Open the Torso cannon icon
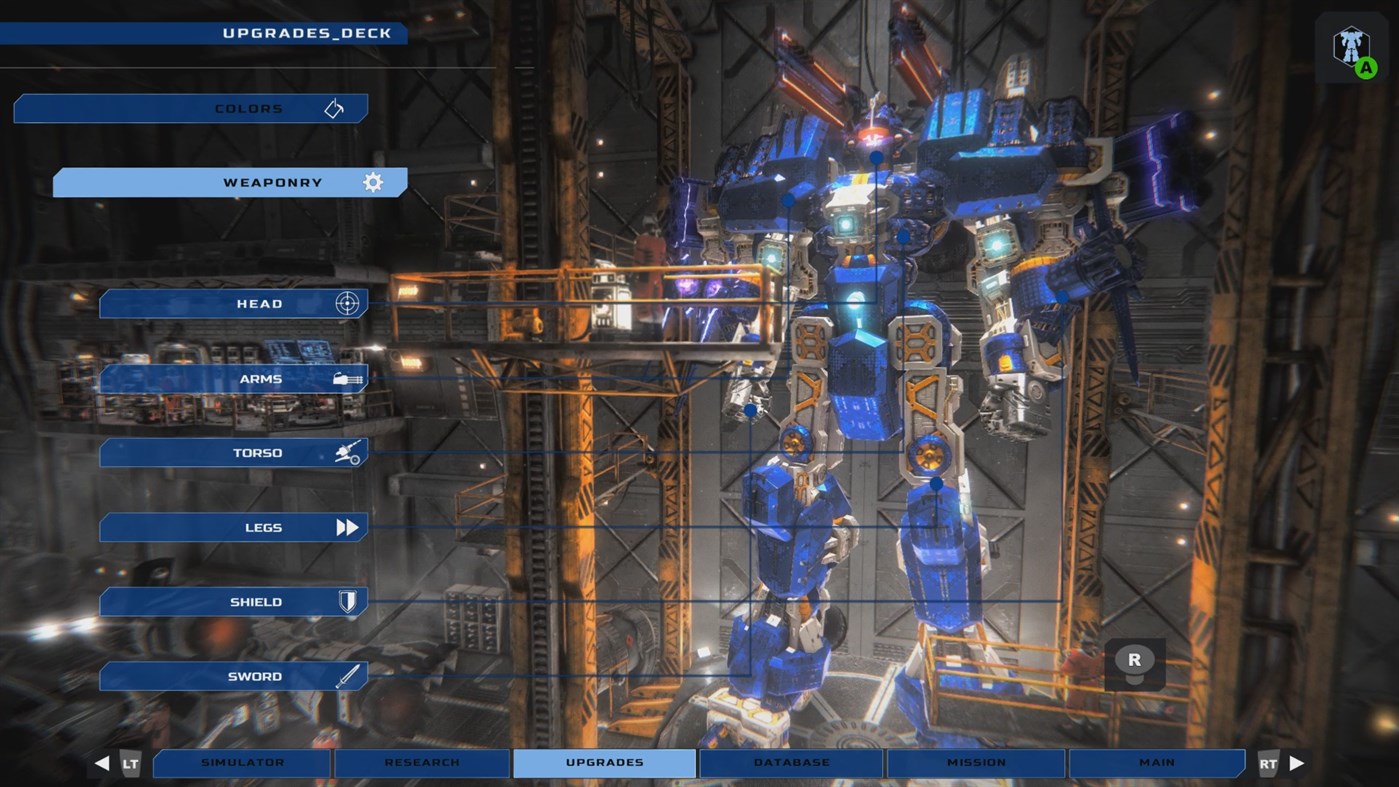Image resolution: width=1399 pixels, height=787 pixels. coord(347,452)
